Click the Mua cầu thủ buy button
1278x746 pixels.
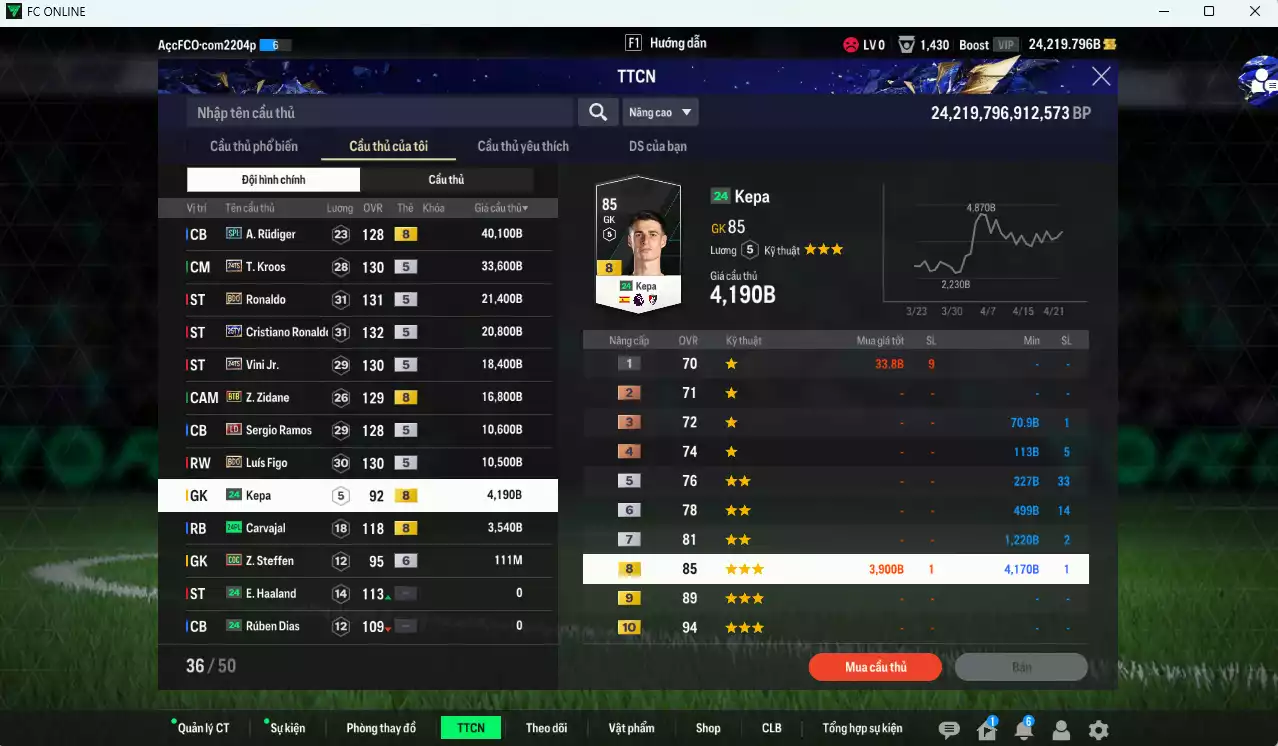pyautogui.click(x=875, y=667)
